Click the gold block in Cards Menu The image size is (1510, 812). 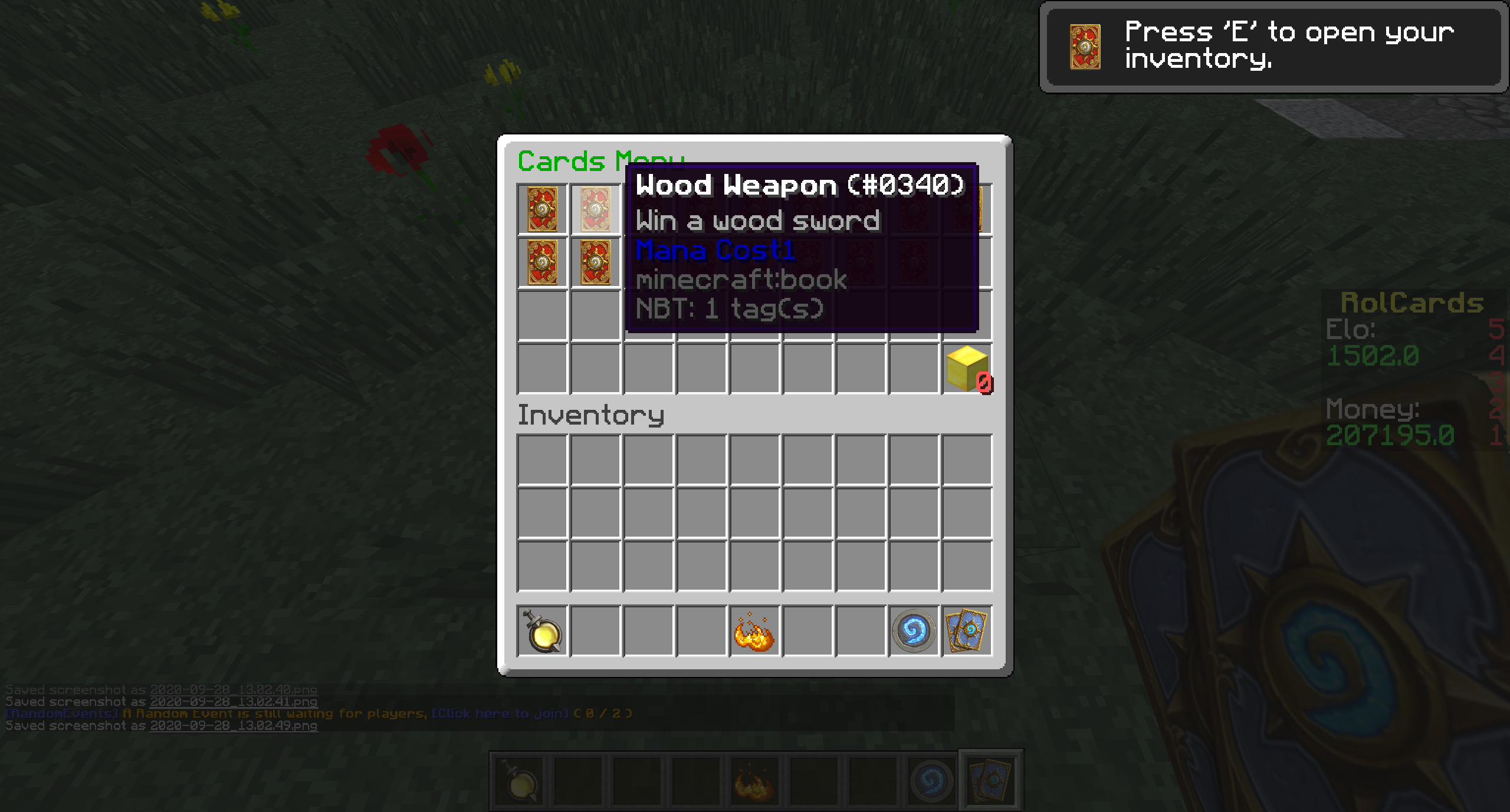pyautogui.click(x=967, y=369)
